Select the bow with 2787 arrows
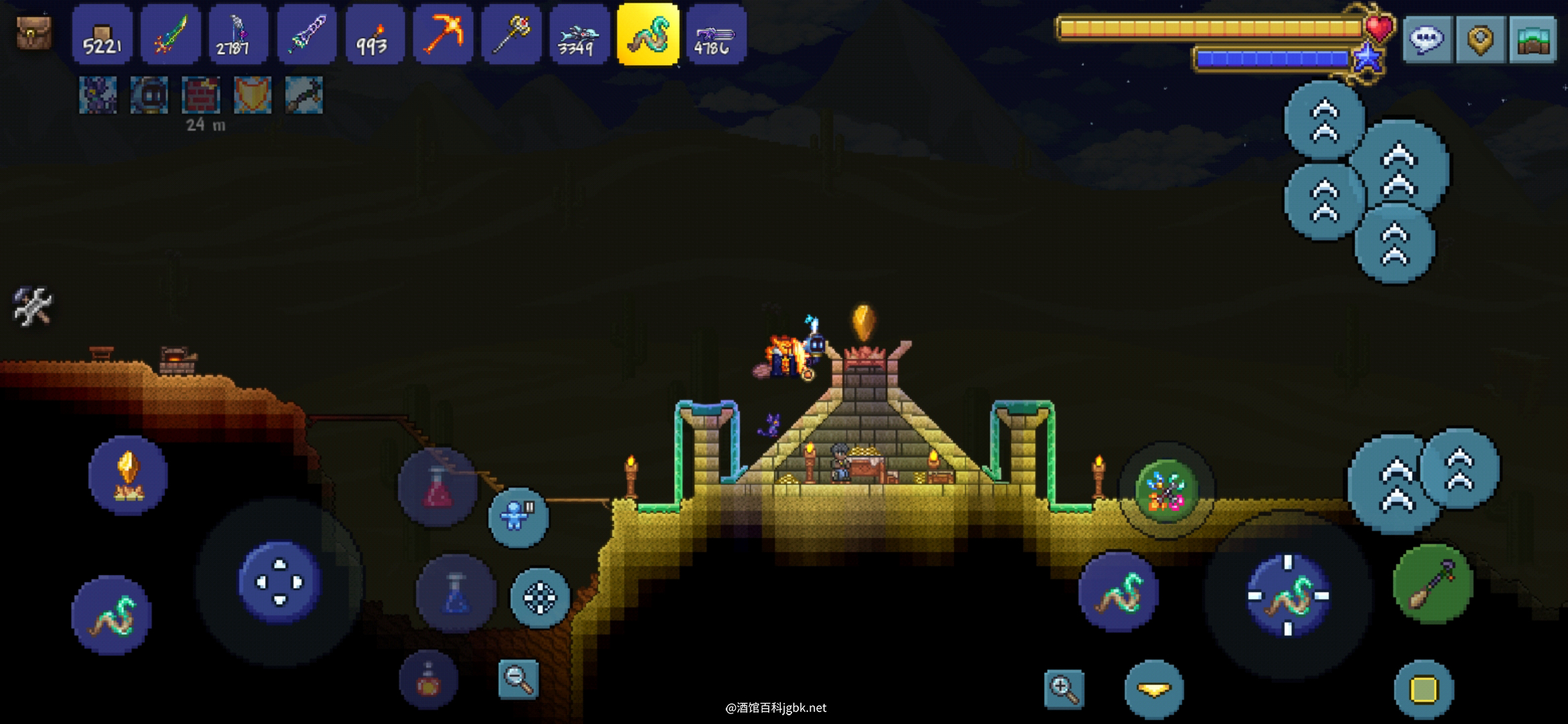 point(238,35)
